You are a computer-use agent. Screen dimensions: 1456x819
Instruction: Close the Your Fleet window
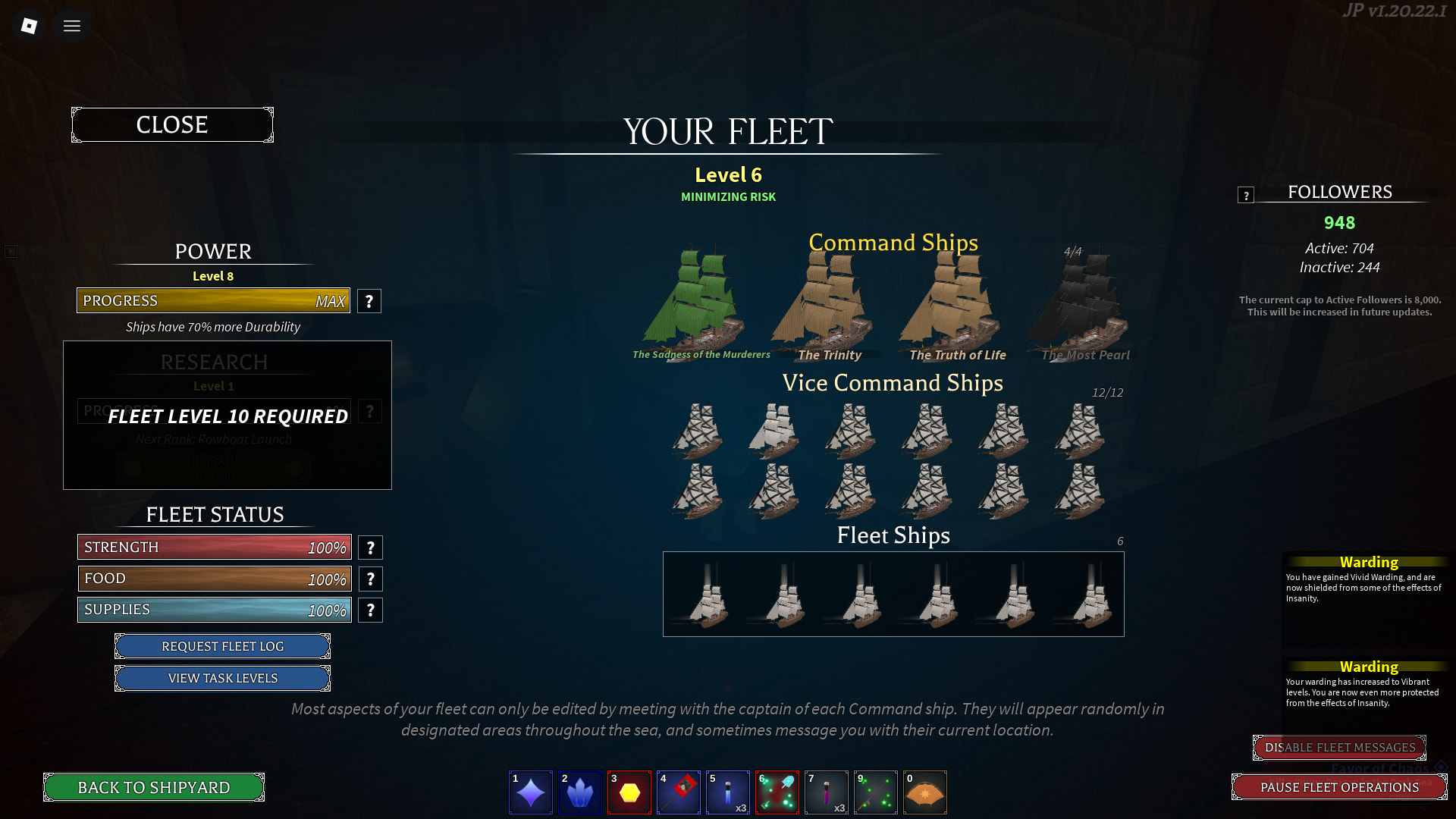point(172,125)
